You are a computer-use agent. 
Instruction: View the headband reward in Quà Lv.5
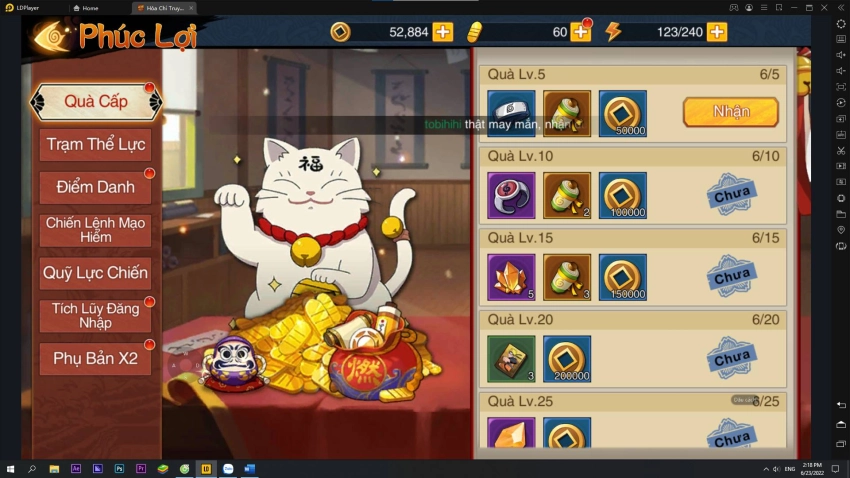pos(511,113)
